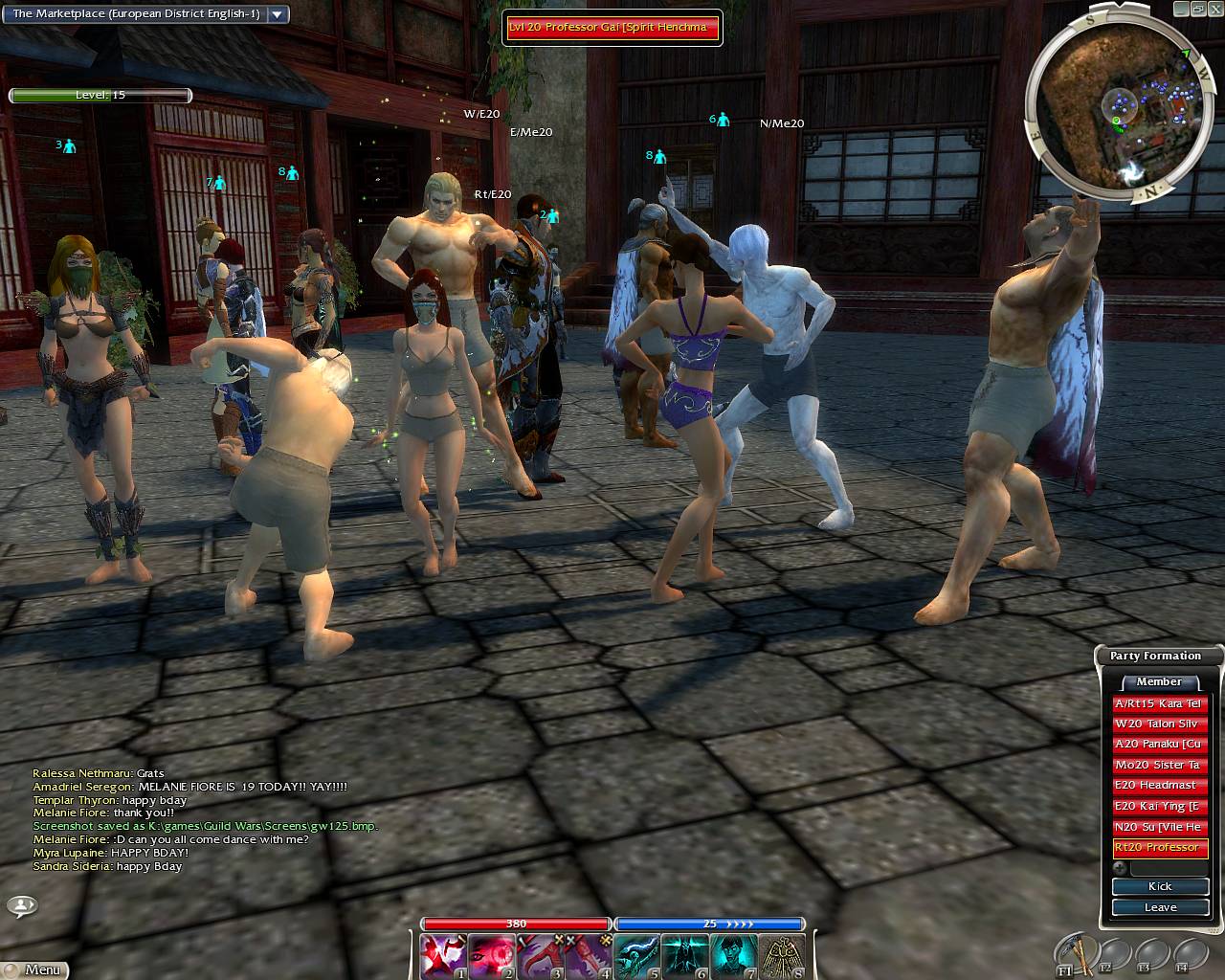This screenshot has width=1225, height=980.
Task: Use the teal face skill in slot 7
Action: pyautogui.click(x=734, y=956)
